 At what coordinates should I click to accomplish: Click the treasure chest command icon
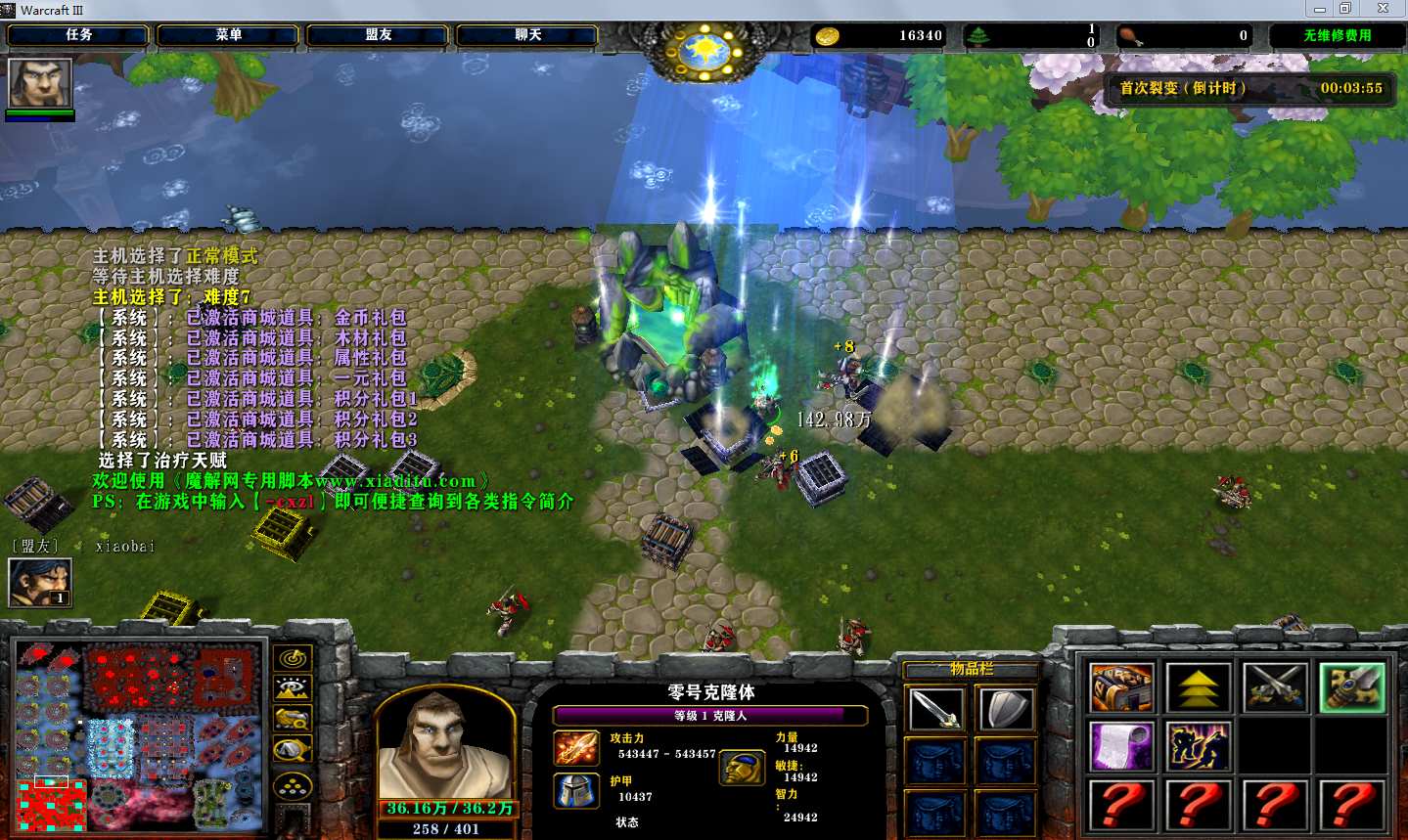pyautogui.click(x=1121, y=687)
